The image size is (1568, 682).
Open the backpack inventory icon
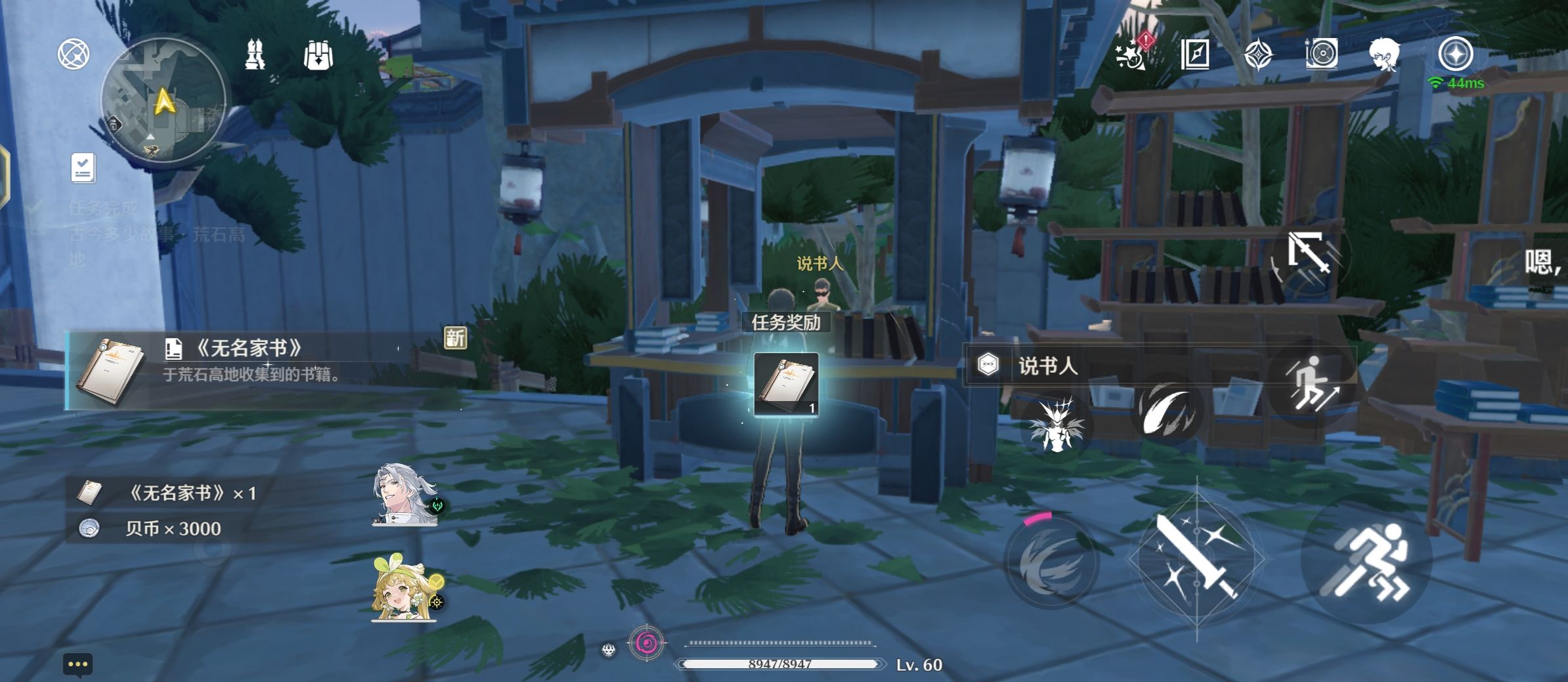click(318, 54)
